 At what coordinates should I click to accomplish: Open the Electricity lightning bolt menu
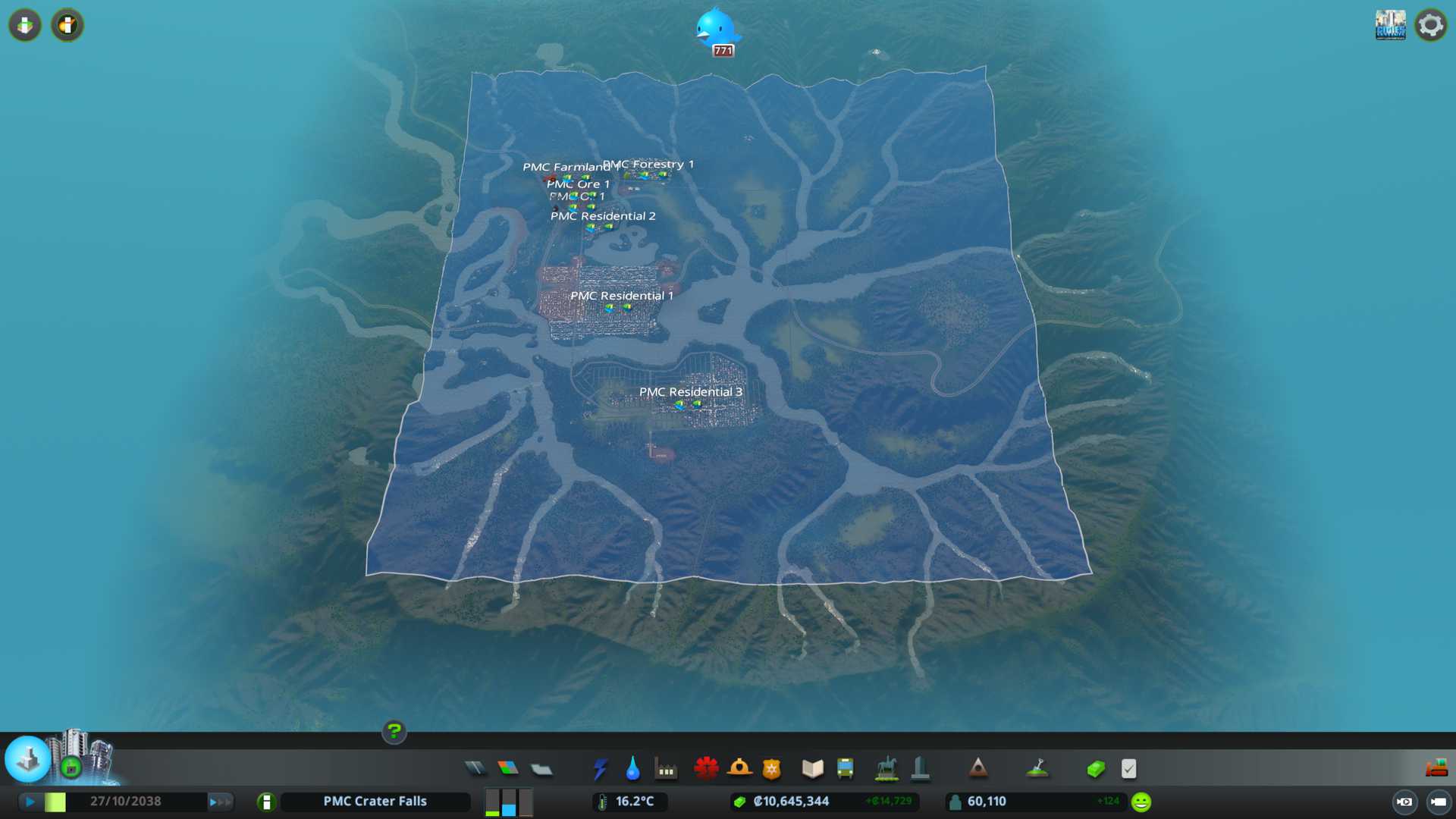pyautogui.click(x=600, y=769)
